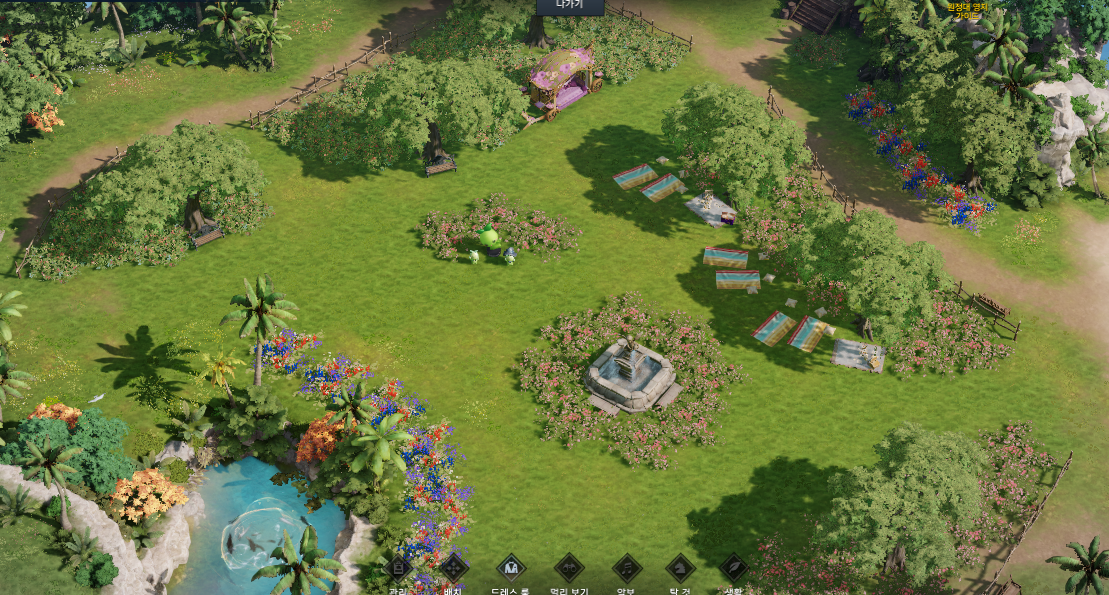Open the 드레스 룸 dressing room
The height and width of the screenshot is (595, 1109).
pos(511,568)
